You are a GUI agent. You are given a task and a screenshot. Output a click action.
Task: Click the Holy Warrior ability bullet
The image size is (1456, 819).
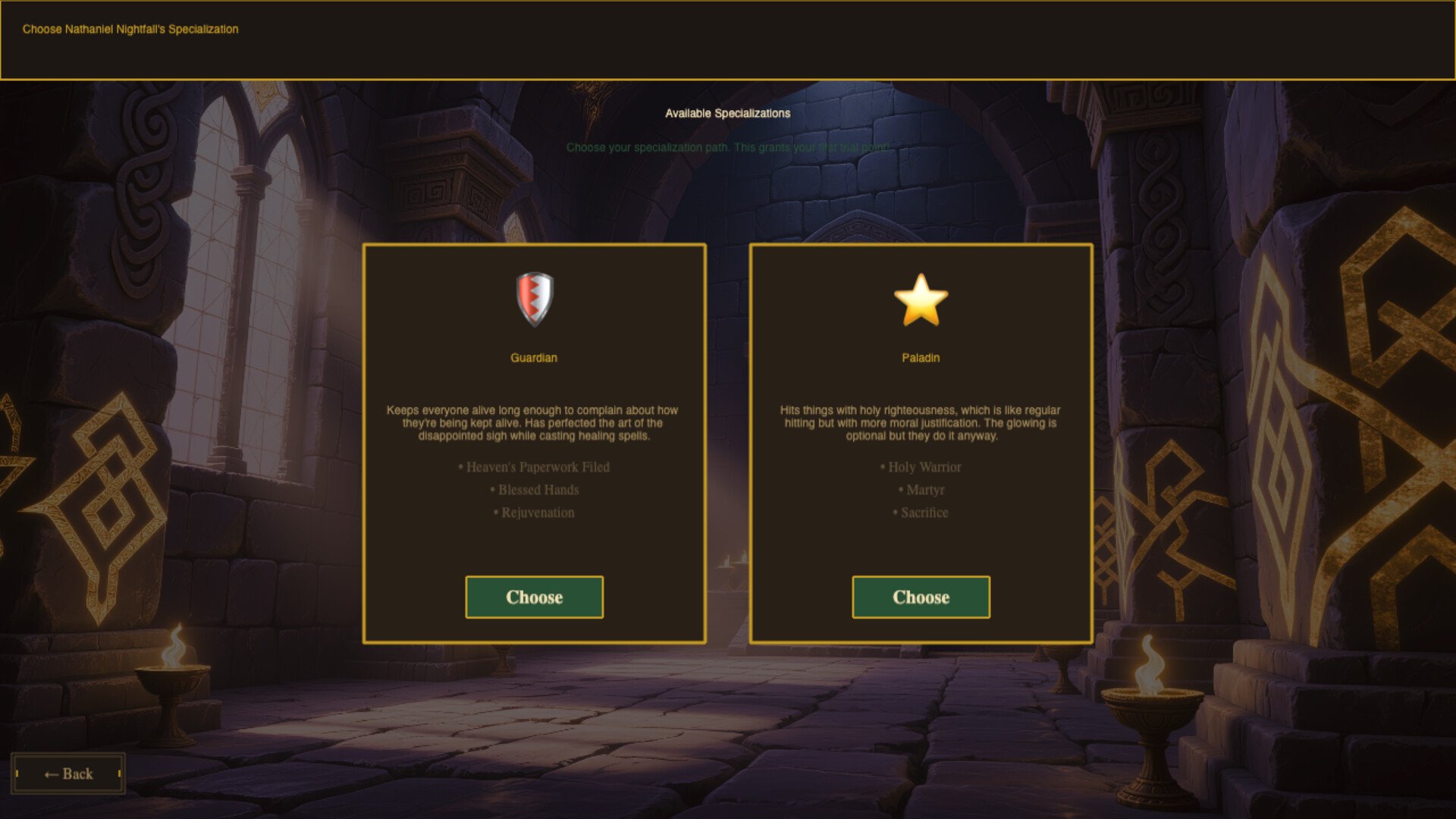tap(921, 467)
